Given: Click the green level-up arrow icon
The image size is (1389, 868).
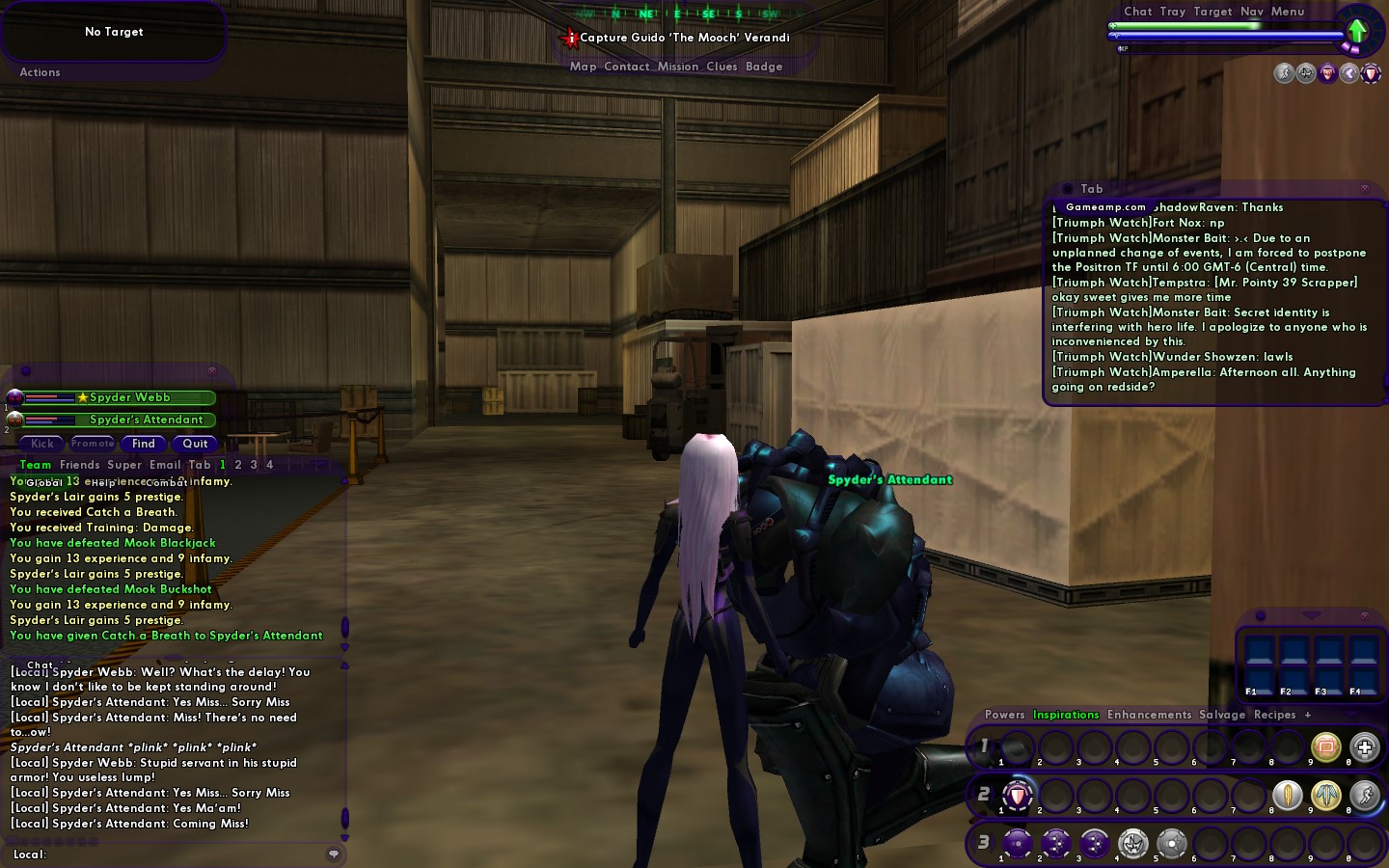Looking at the screenshot, I should (1357, 31).
